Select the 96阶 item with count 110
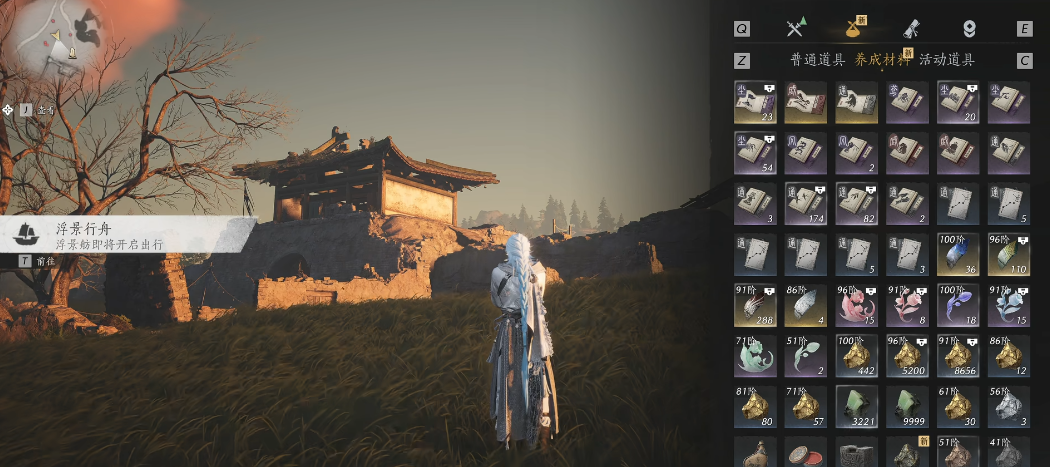The height and width of the screenshot is (467, 1050). point(1008,254)
